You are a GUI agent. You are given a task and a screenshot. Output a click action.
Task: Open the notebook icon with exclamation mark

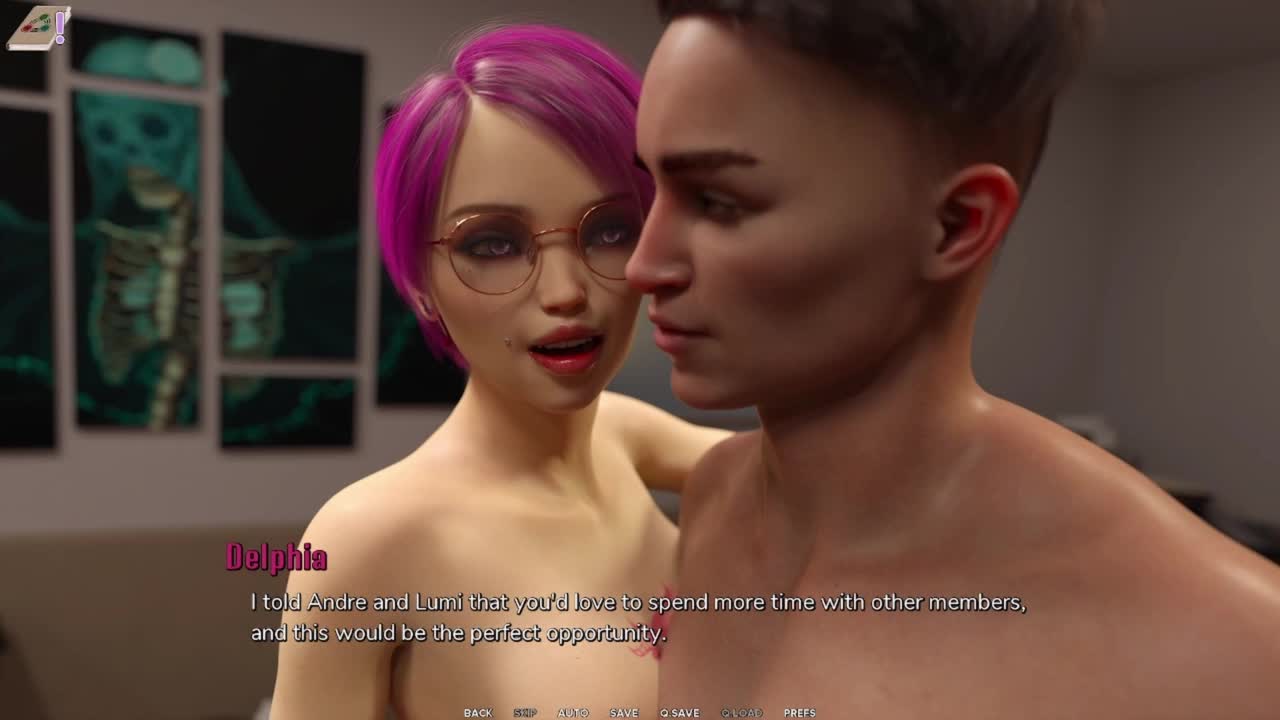coord(38,28)
